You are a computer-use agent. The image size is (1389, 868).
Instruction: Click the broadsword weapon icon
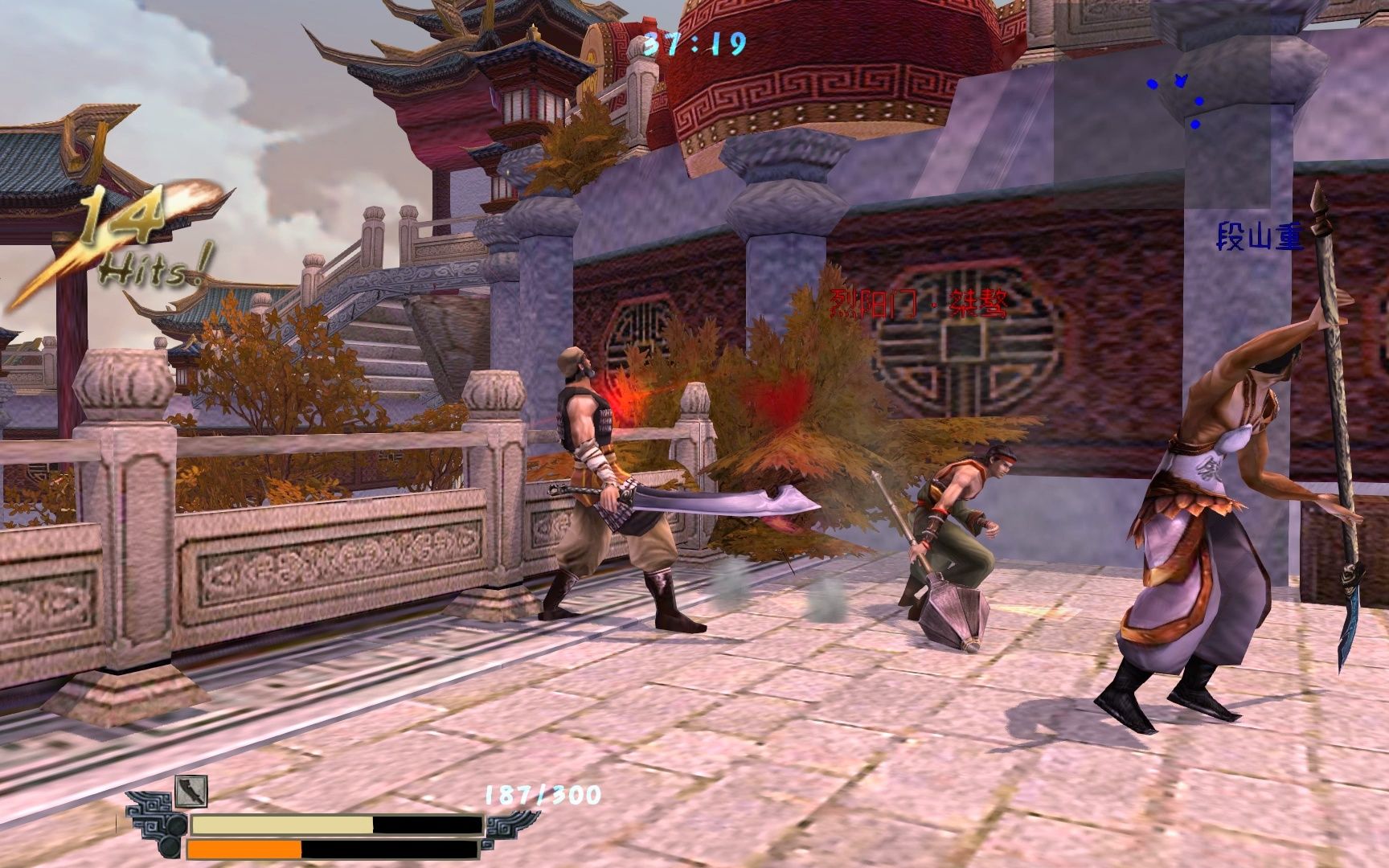click(x=191, y=792)
